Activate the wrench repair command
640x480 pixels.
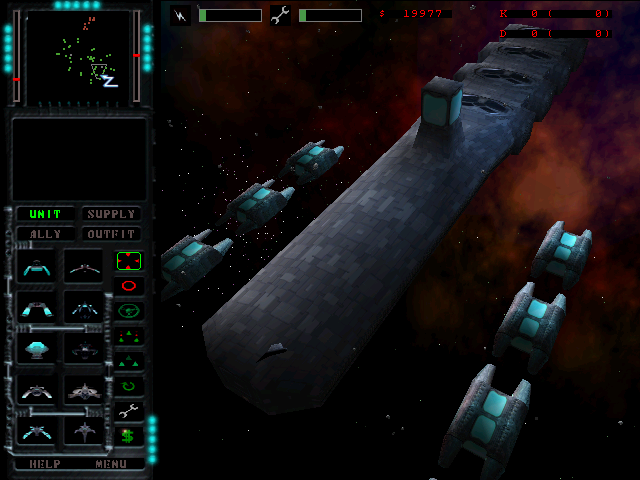[x=129, y=410]
